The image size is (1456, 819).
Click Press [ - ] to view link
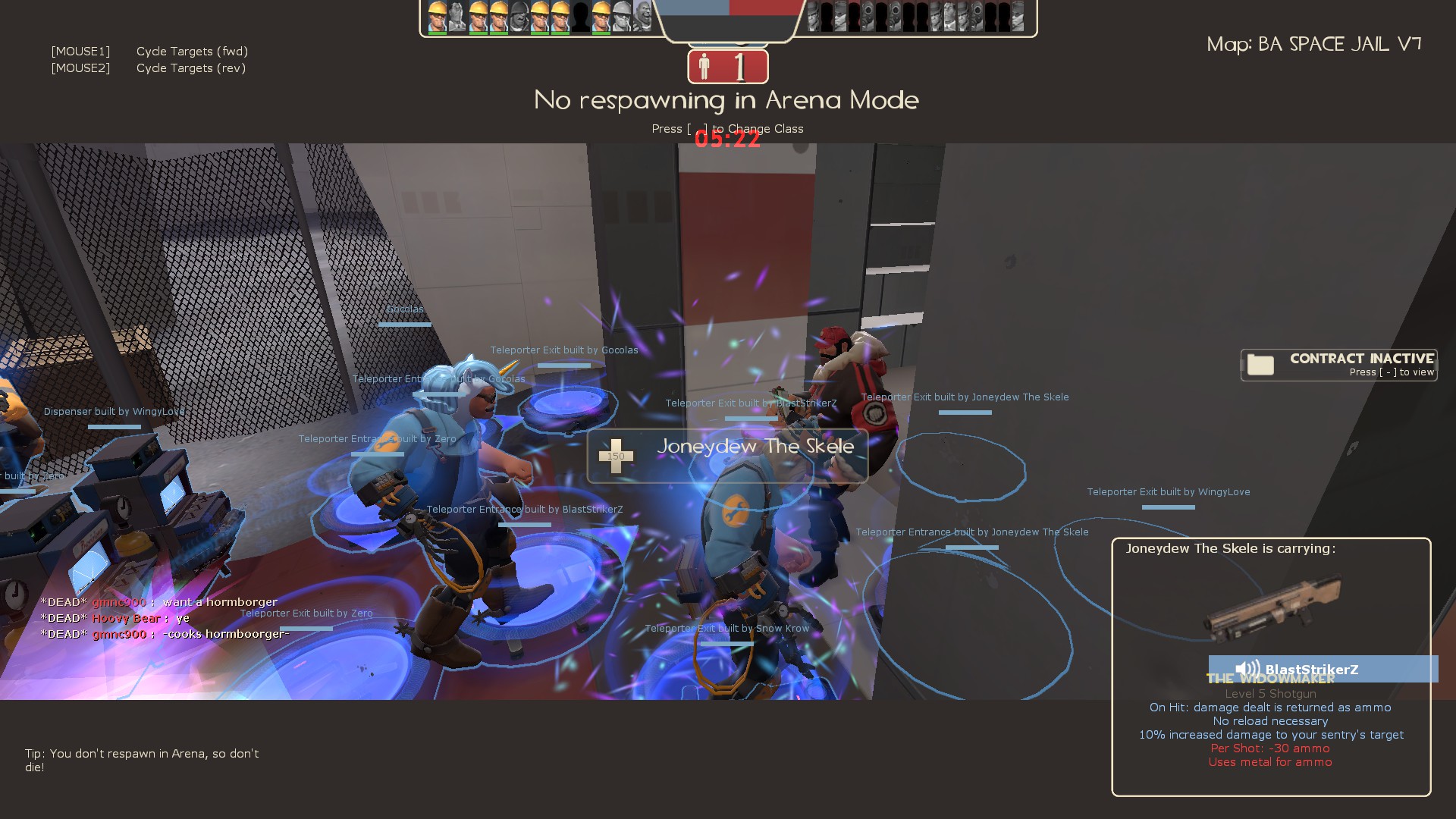point(1392,373)
